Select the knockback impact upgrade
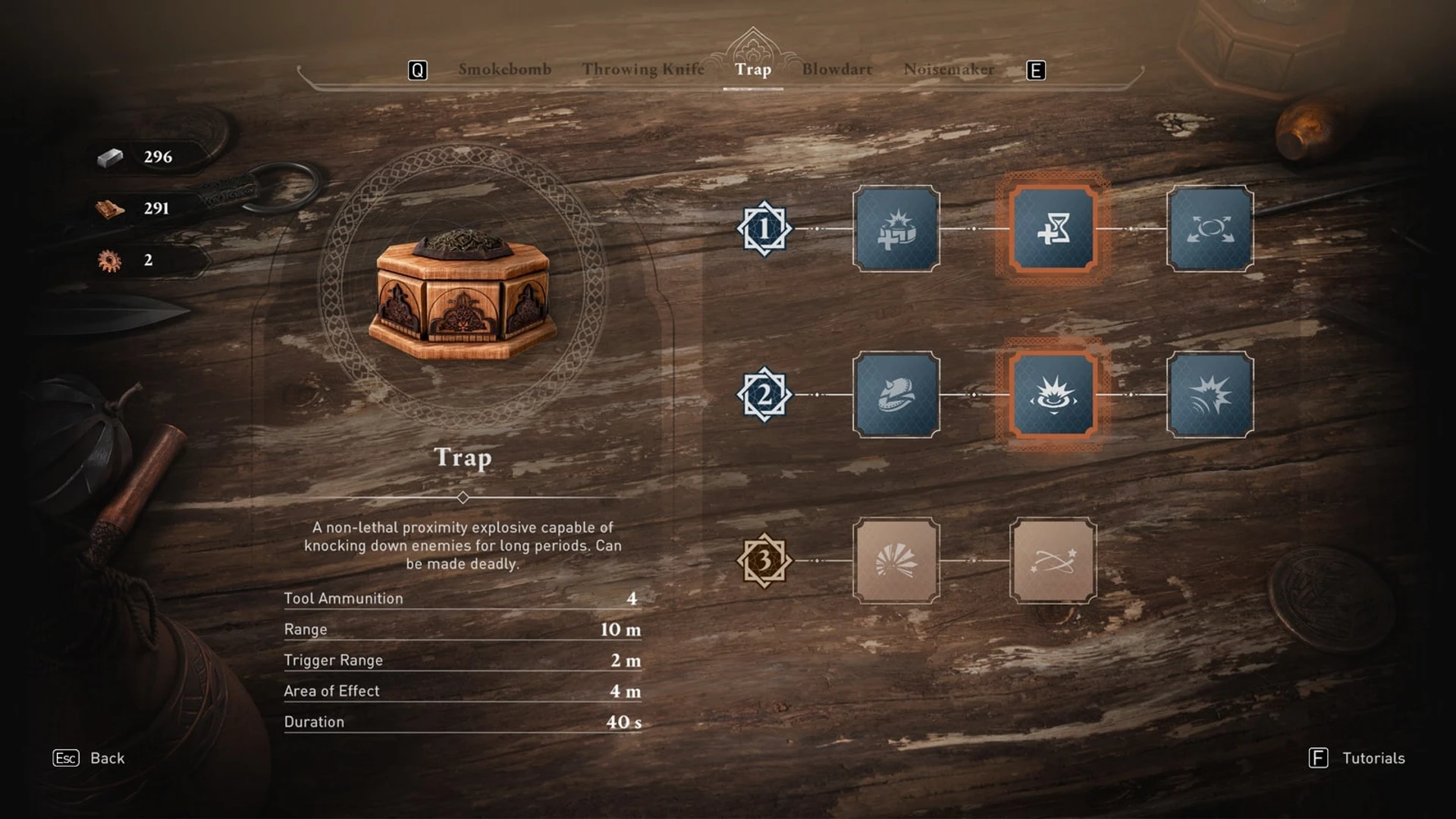Screen dimensions: 1456x819 pyautogui.click(x=1210, y=395)
